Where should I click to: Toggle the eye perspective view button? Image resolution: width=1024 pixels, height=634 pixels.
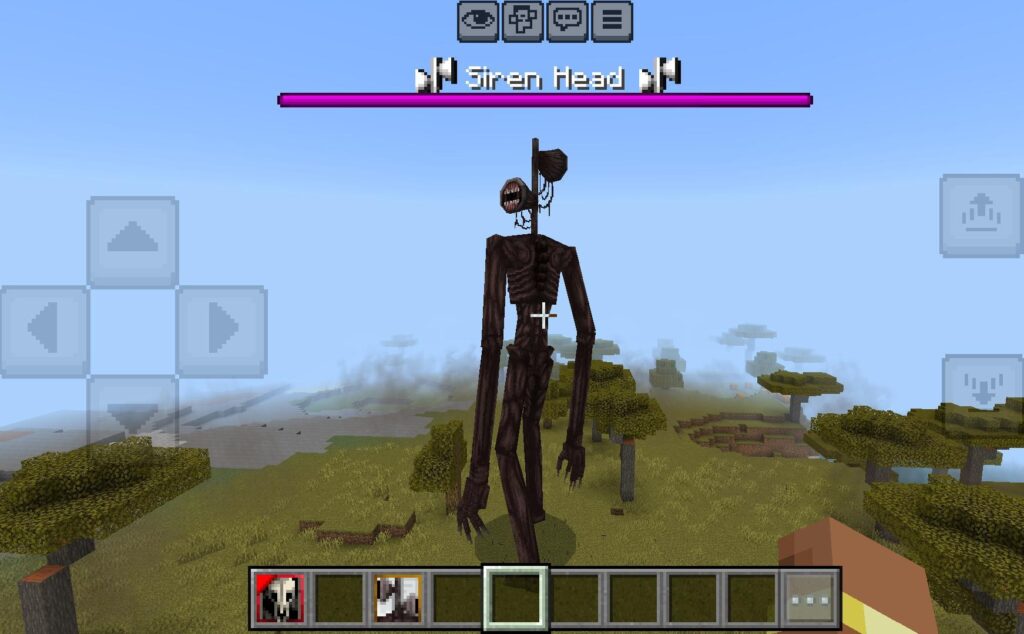[479, 21]
